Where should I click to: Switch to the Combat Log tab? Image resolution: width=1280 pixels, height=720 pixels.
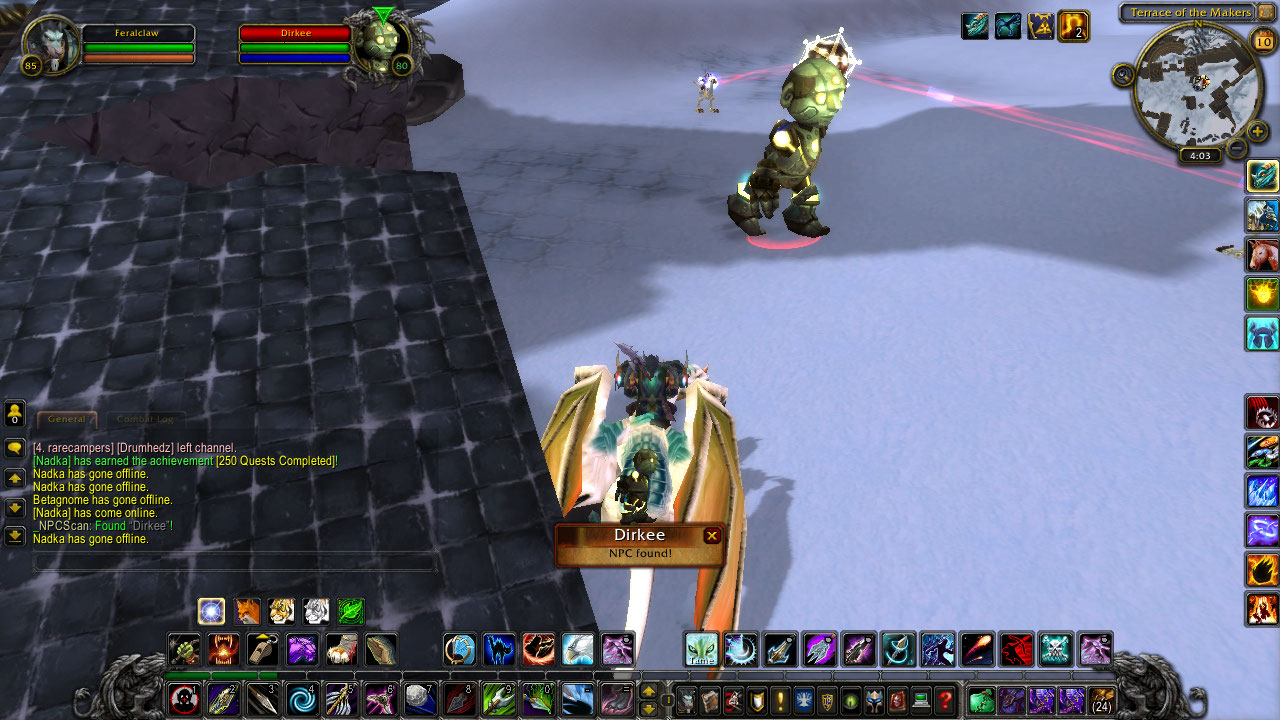(145, 420)
